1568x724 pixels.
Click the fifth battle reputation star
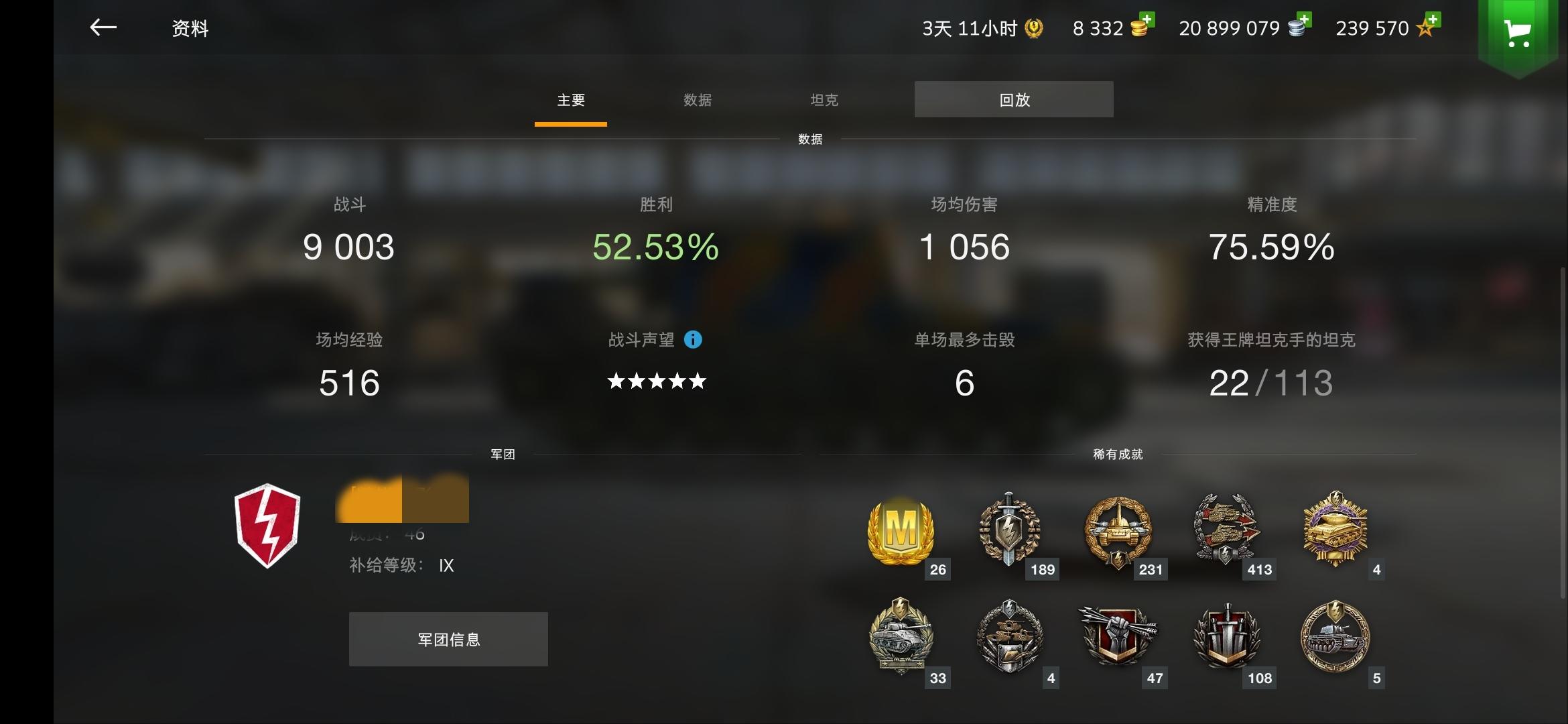pyautogui.click(x=698, y=381)
